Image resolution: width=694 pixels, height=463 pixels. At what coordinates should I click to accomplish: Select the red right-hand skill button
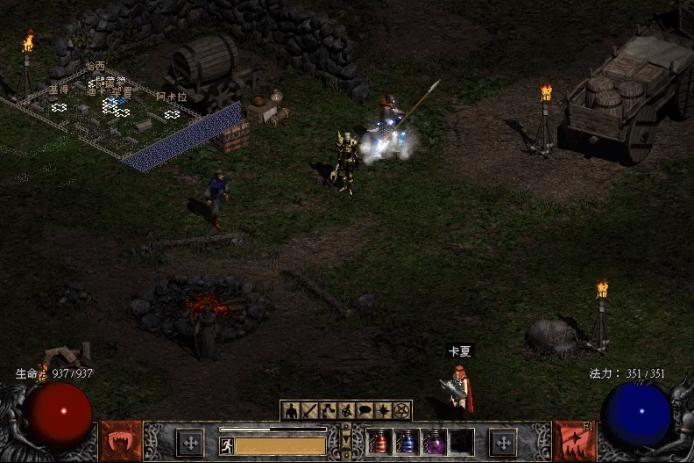point(574,441)
